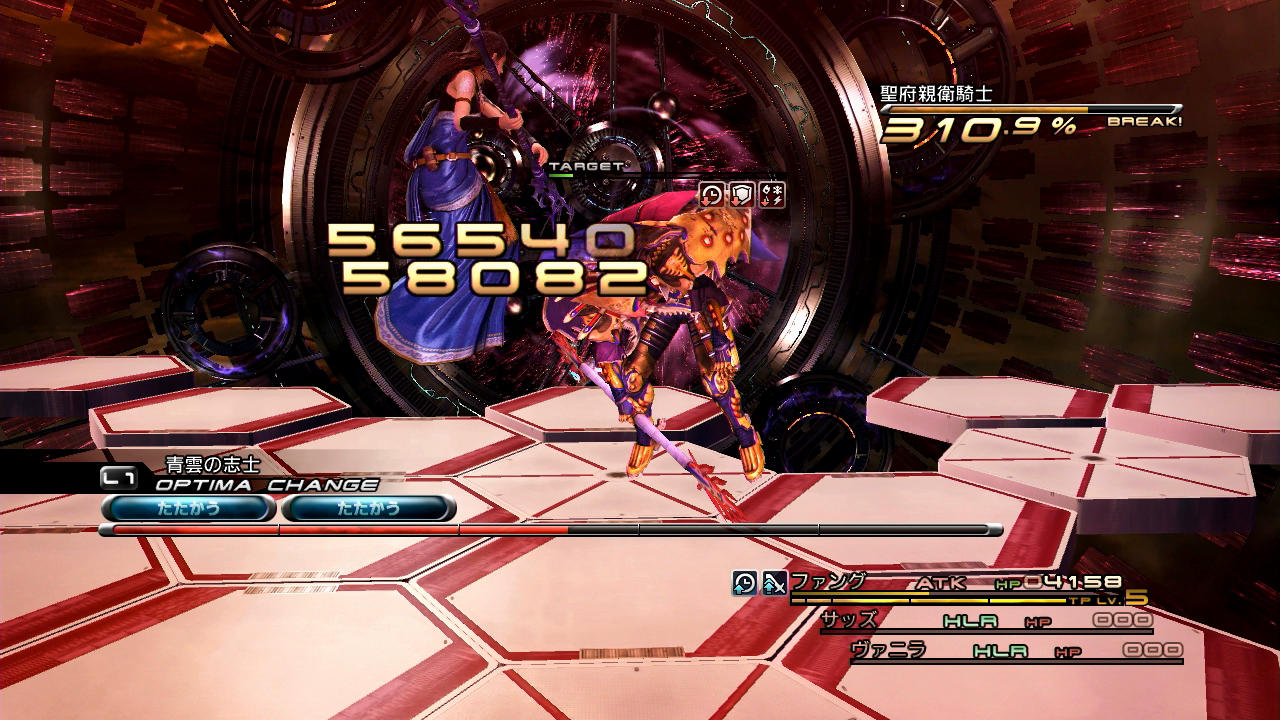This screenshot has width=1280, height=720.
Task: Inspect the enemy's Slow clock debuff icon
Action: pos(711,195)
